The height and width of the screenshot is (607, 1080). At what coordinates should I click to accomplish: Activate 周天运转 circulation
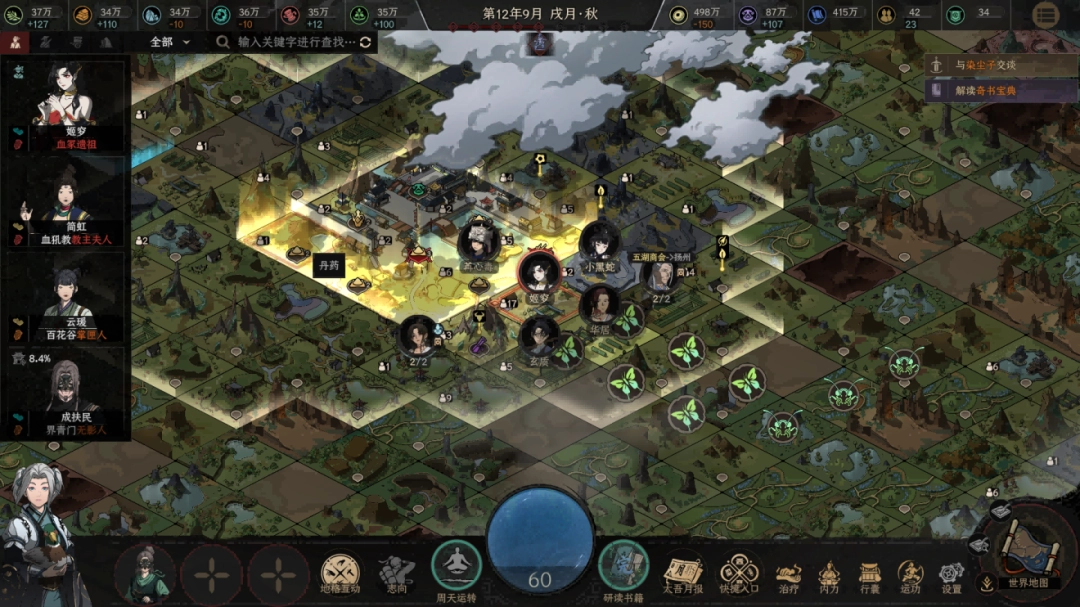coord(456,568)
